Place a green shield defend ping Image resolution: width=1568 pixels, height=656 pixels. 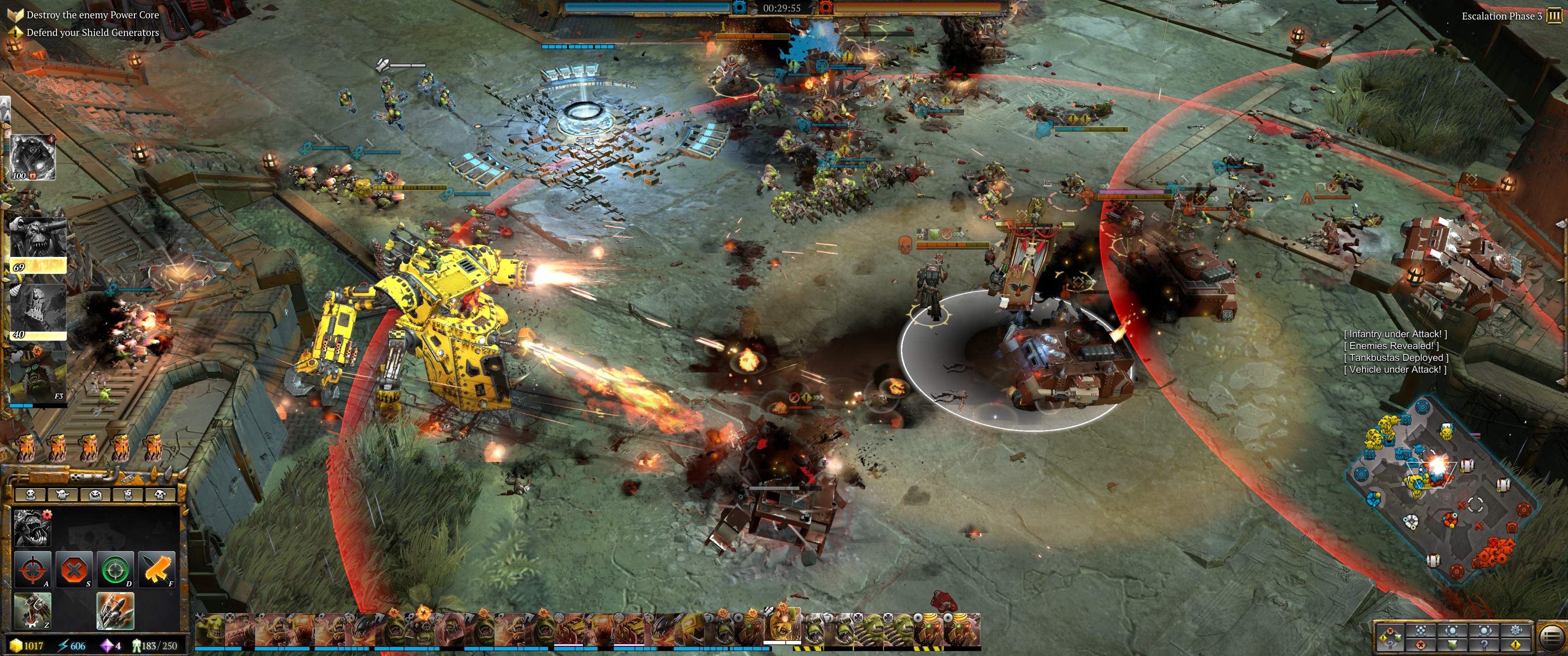coord(1452,644)
